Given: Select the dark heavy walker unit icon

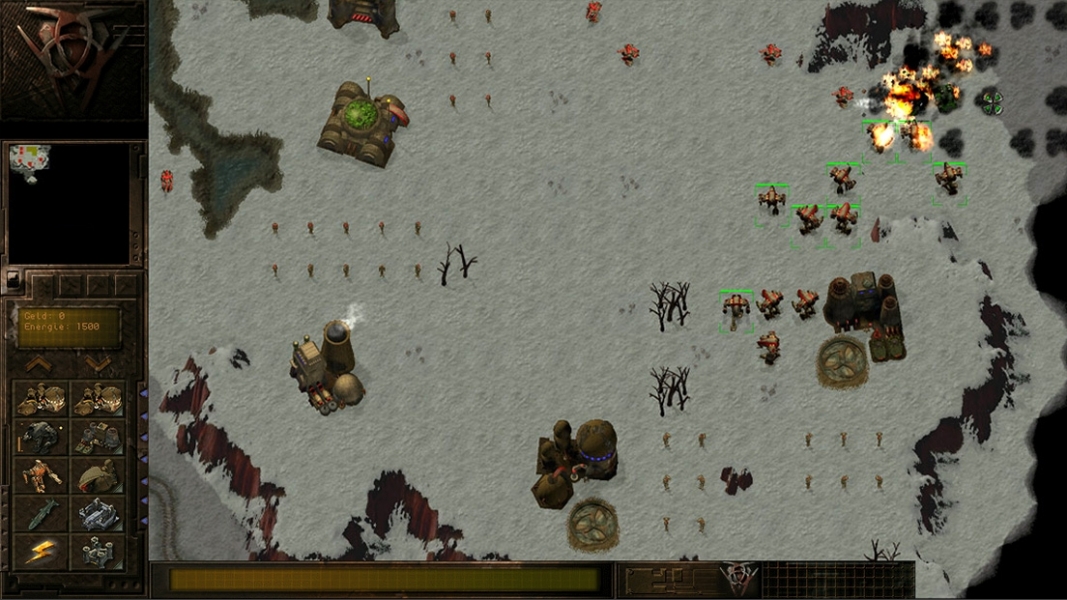Looking at the screenshot, I should (41, 437).
